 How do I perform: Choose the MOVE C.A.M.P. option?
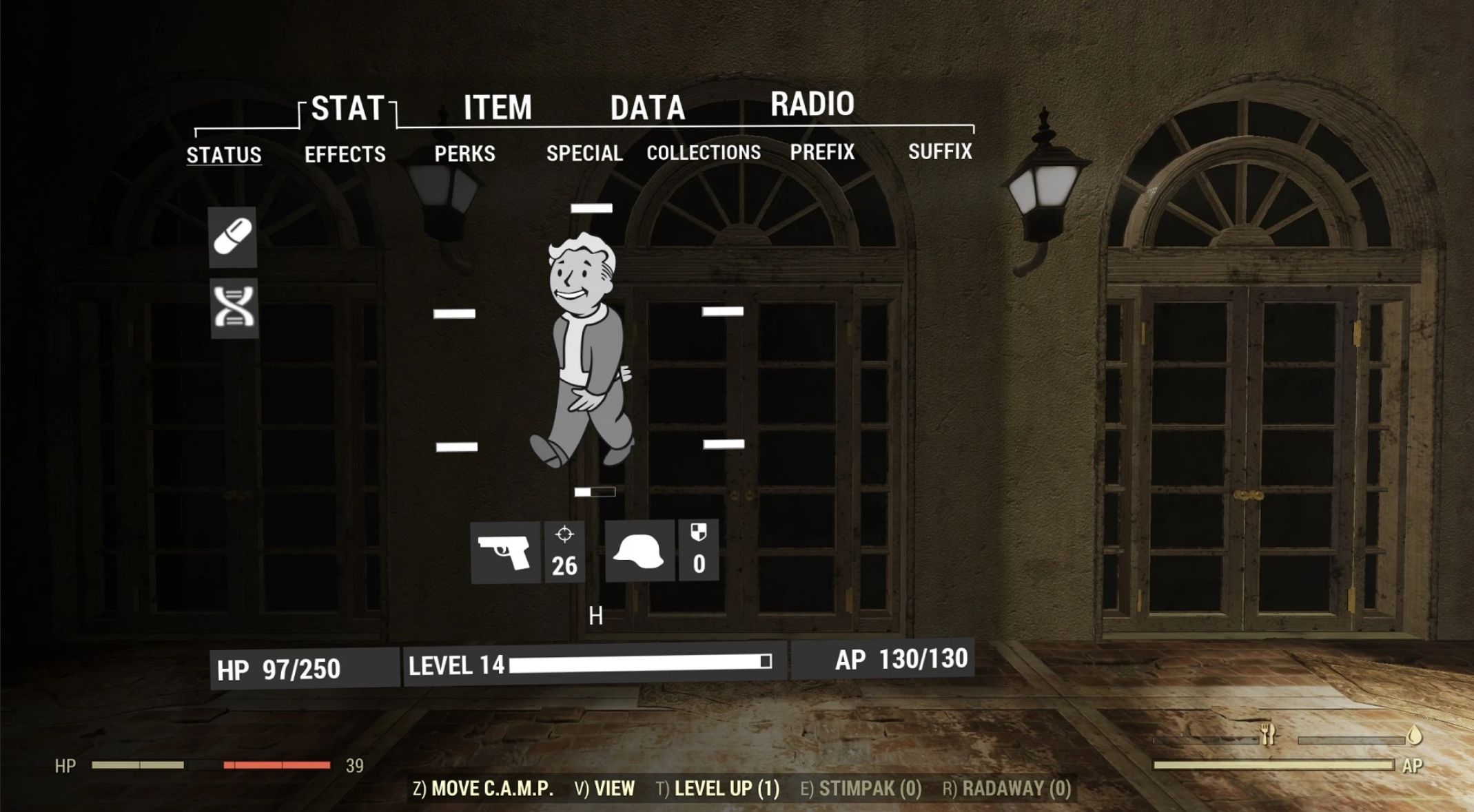tap(483, 789)
